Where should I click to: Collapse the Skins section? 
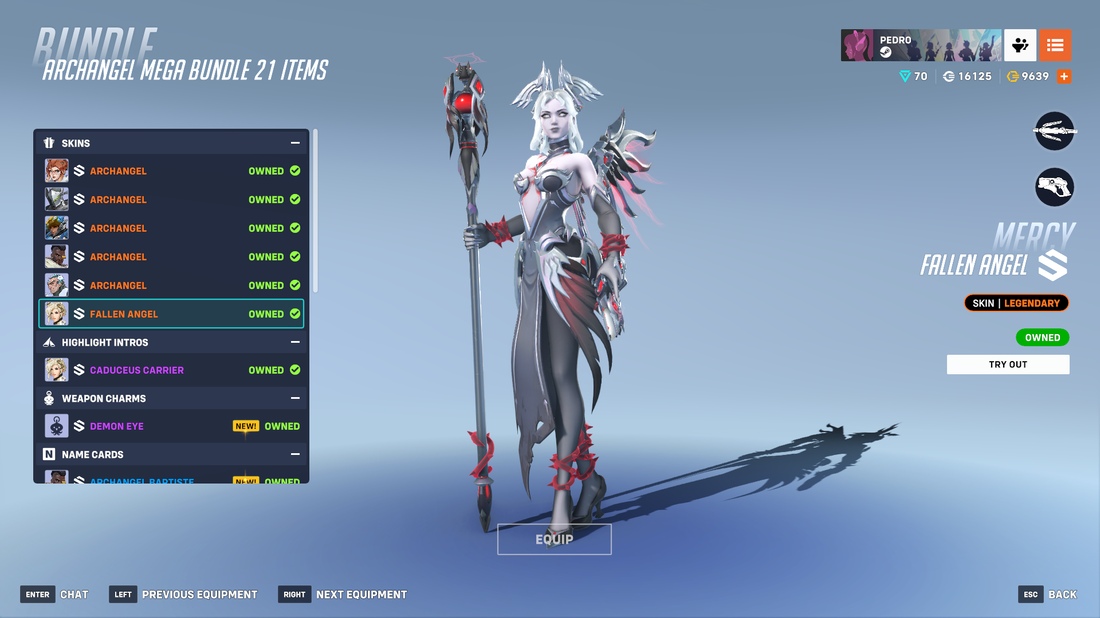[x=295, y=143]
